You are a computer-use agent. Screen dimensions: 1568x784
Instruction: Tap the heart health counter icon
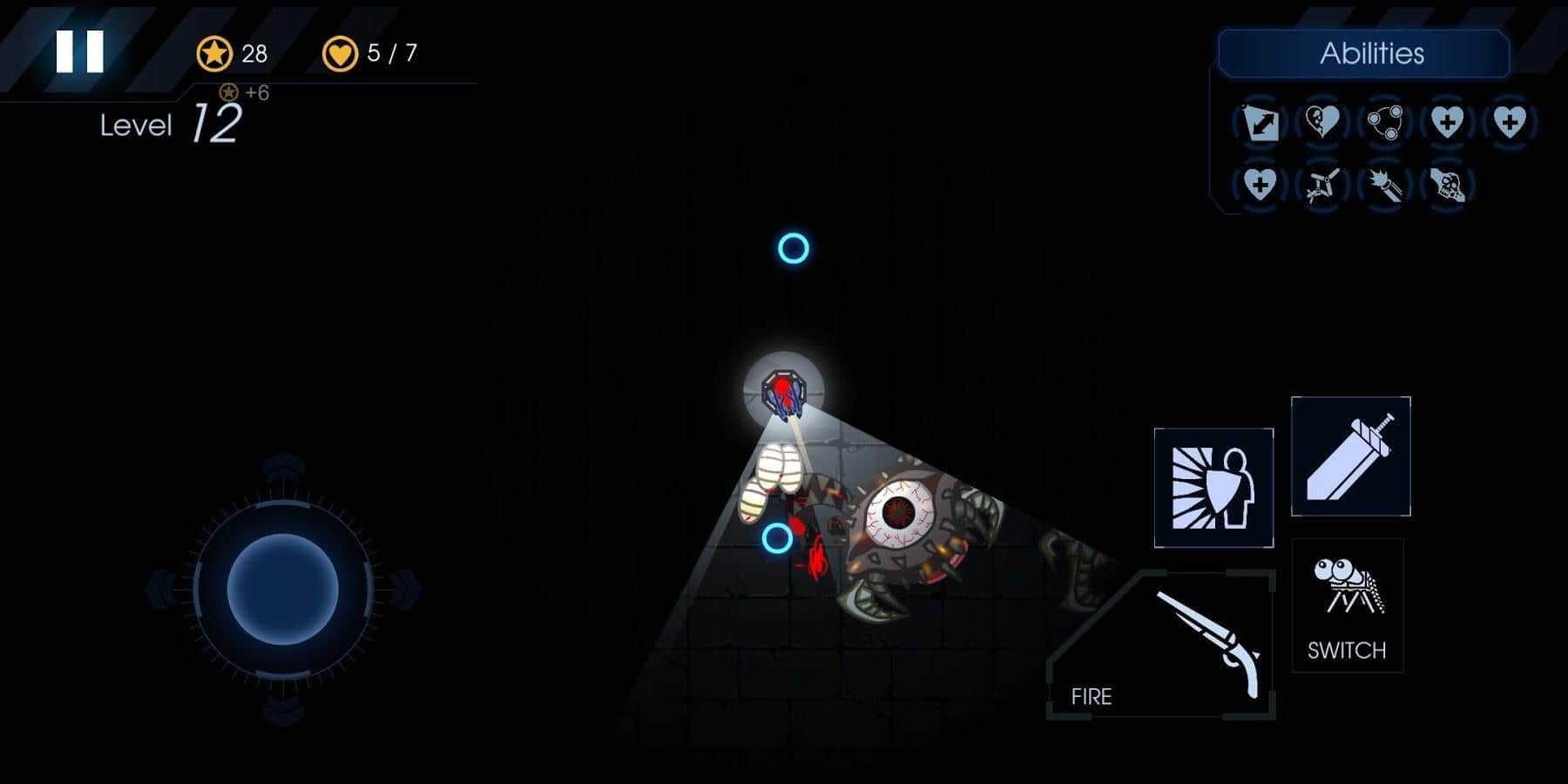tap(340, 54)
